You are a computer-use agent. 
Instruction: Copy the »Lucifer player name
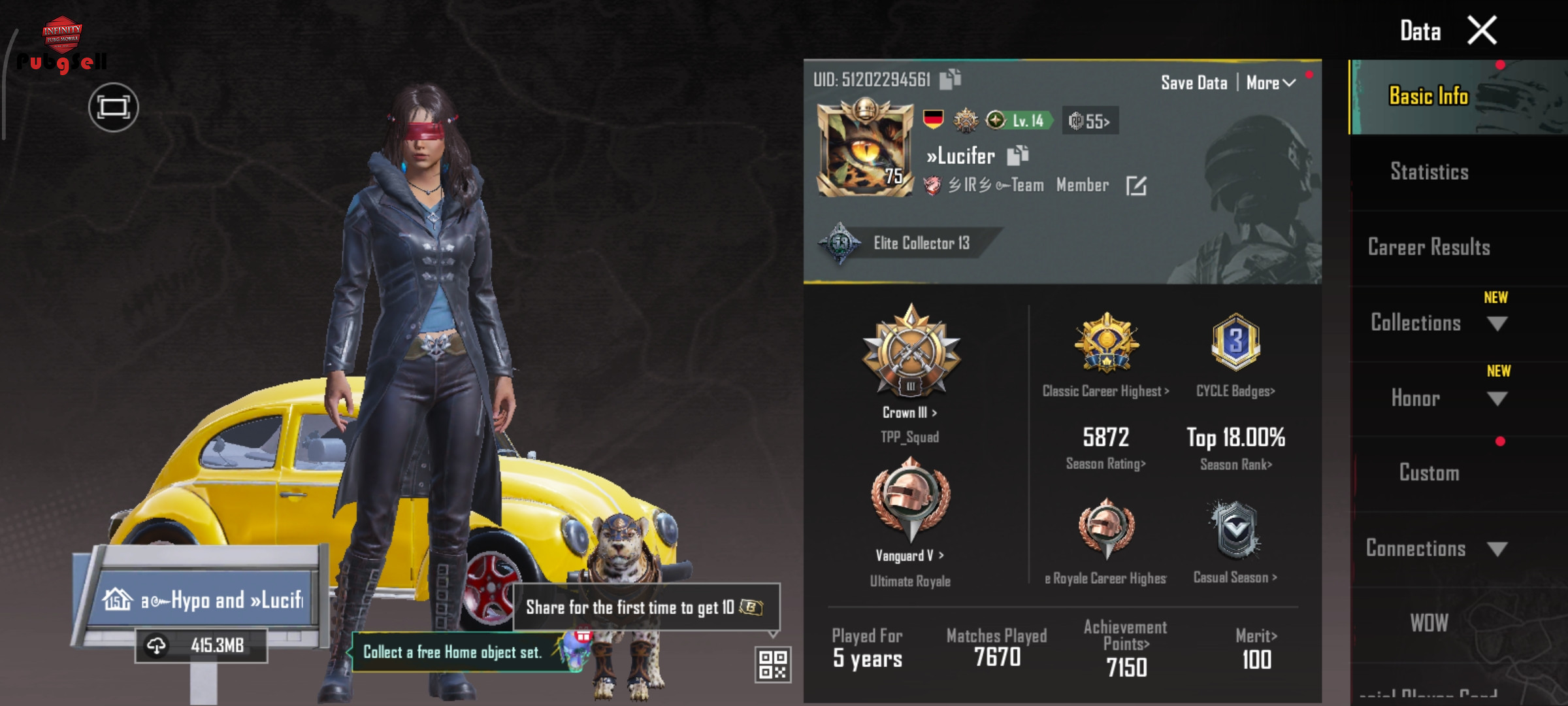point(1018,155)
